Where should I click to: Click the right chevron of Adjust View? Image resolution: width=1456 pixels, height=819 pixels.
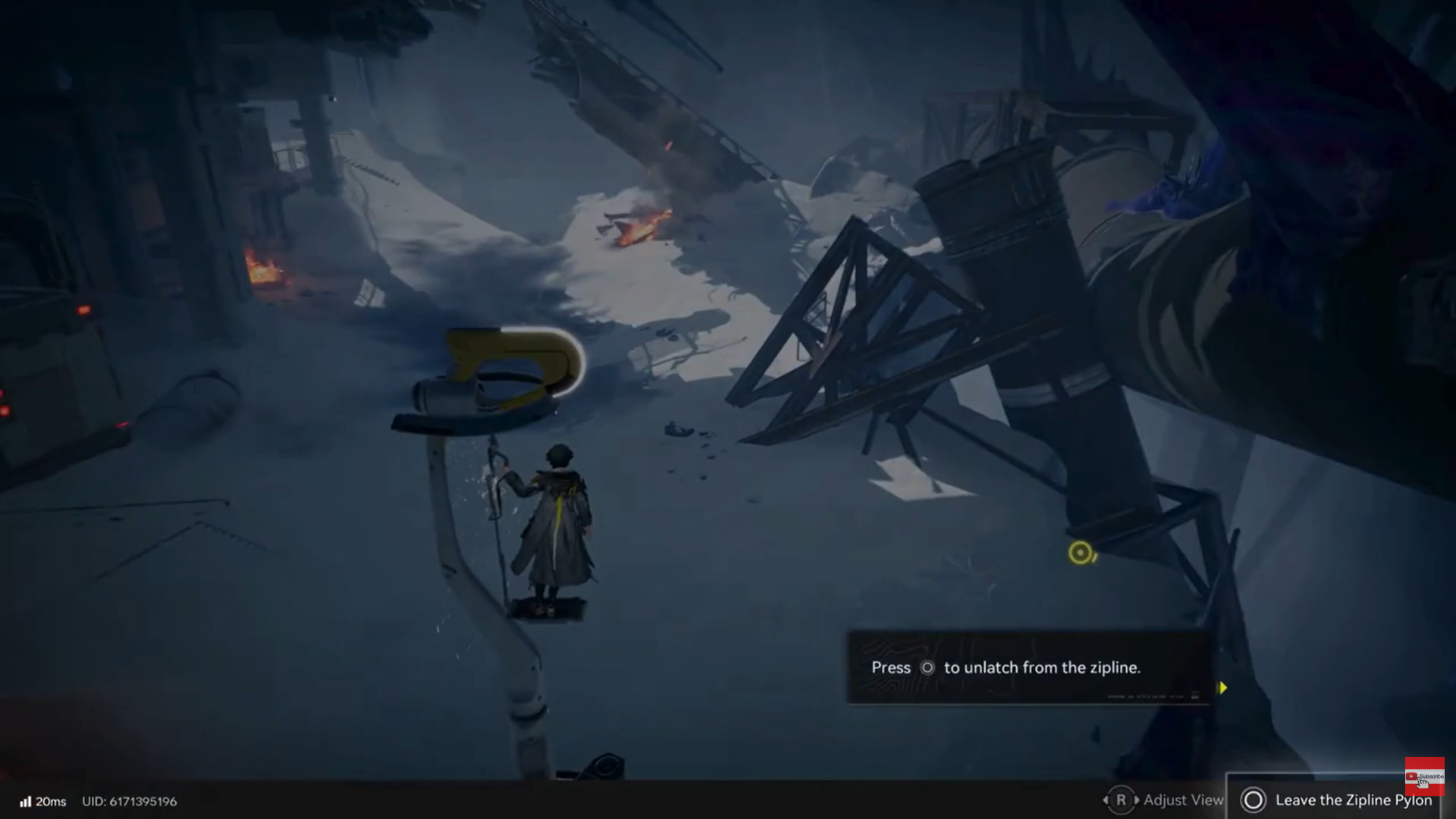[x=1137, y=800]
